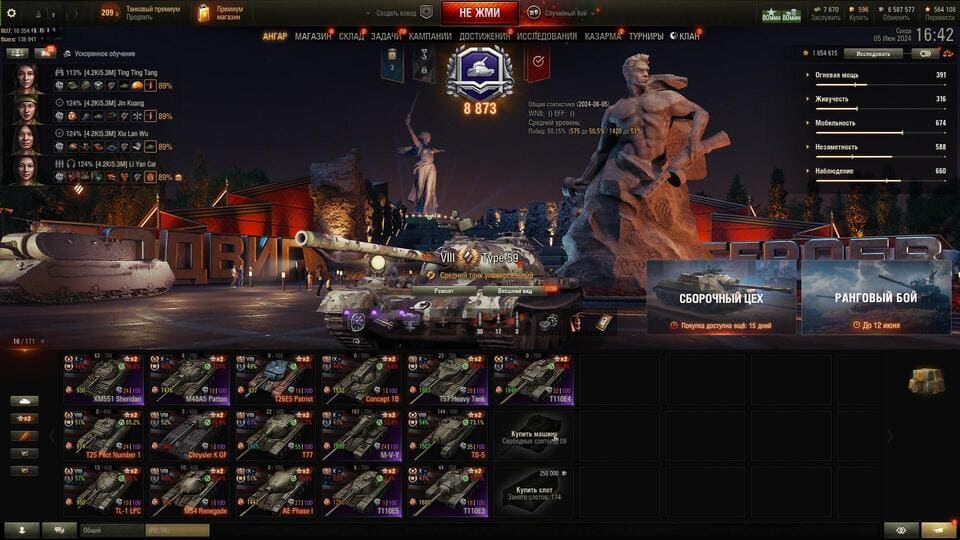
Task: Go to the ИССЛЕДОВАНИЯ tab
Action: point(546,37)
